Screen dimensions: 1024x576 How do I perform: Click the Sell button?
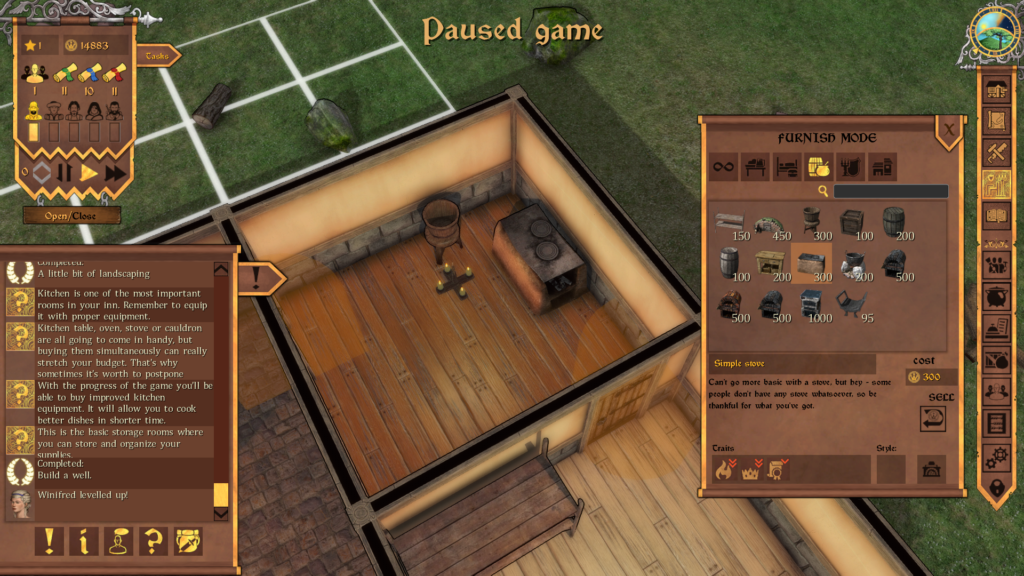(x=933, y=418)
